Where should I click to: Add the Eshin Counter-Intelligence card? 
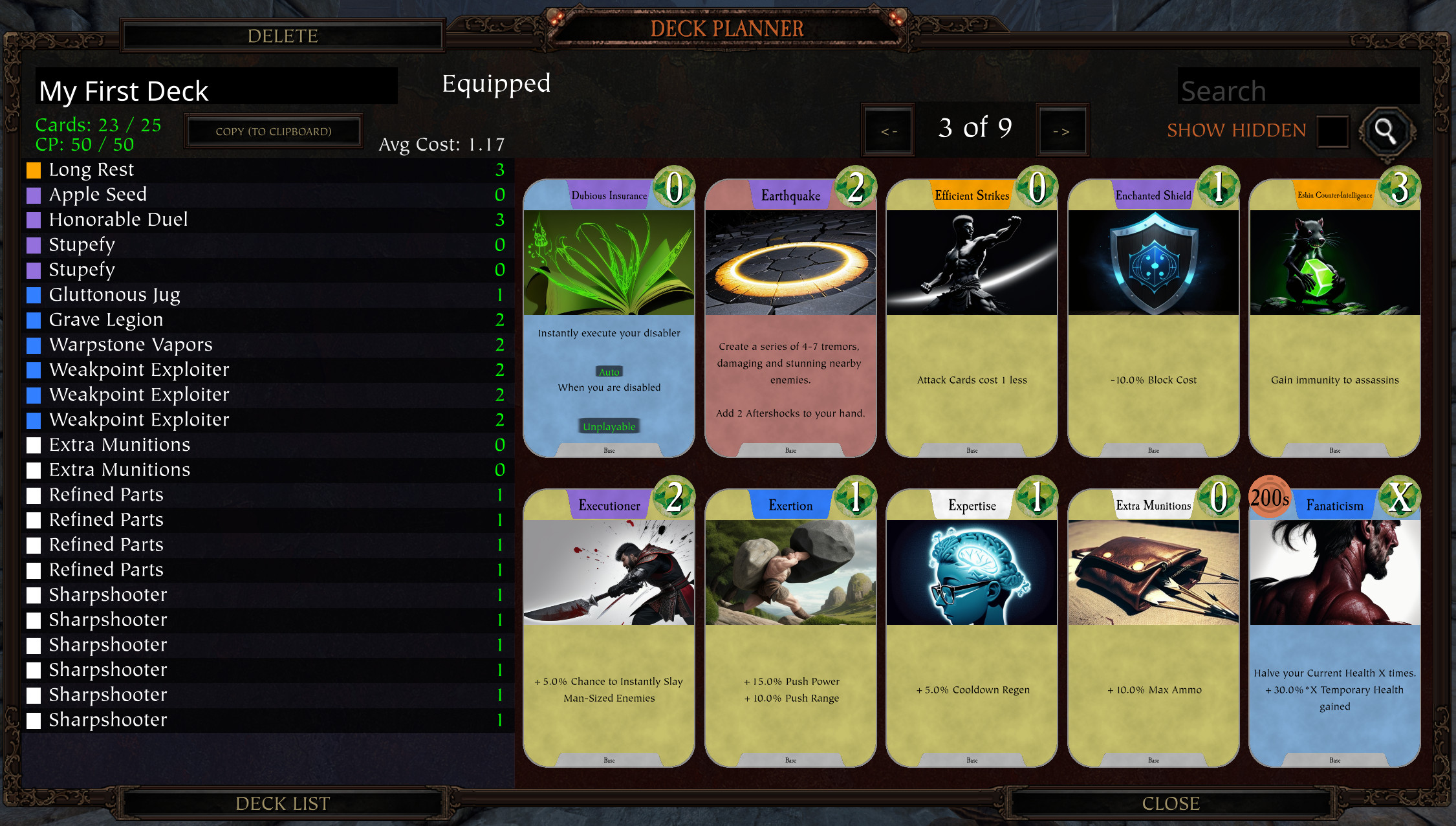click(1334, 318)
